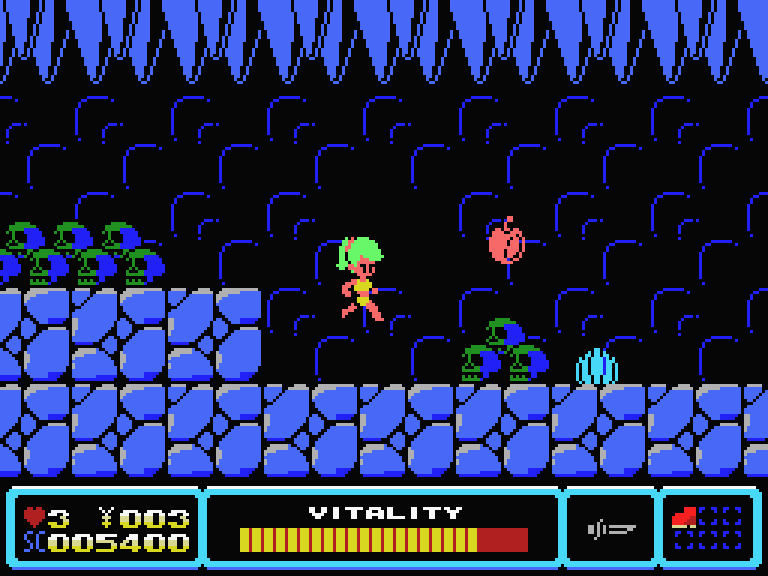Select the equipped dagger weapon slot
768x576 pixels.
611,529
